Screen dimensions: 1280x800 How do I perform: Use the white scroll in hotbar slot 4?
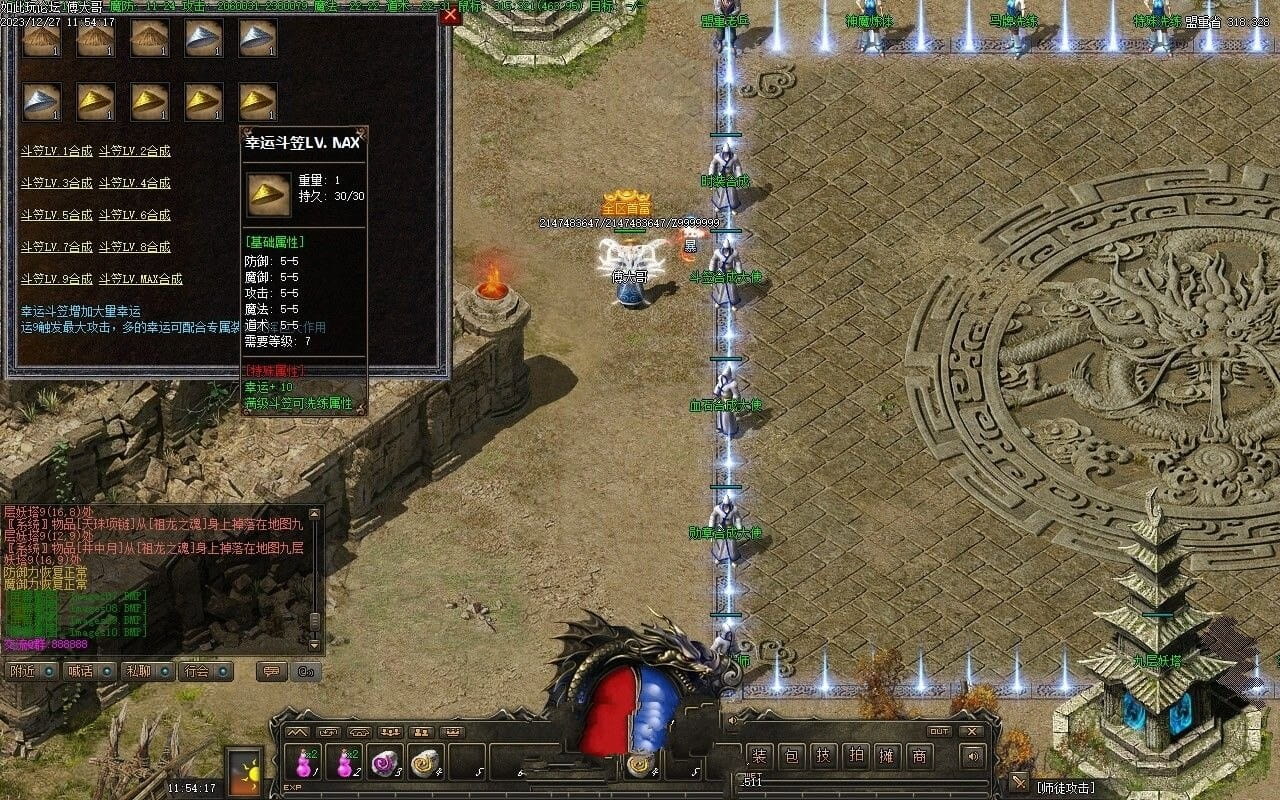coord(425,763)
